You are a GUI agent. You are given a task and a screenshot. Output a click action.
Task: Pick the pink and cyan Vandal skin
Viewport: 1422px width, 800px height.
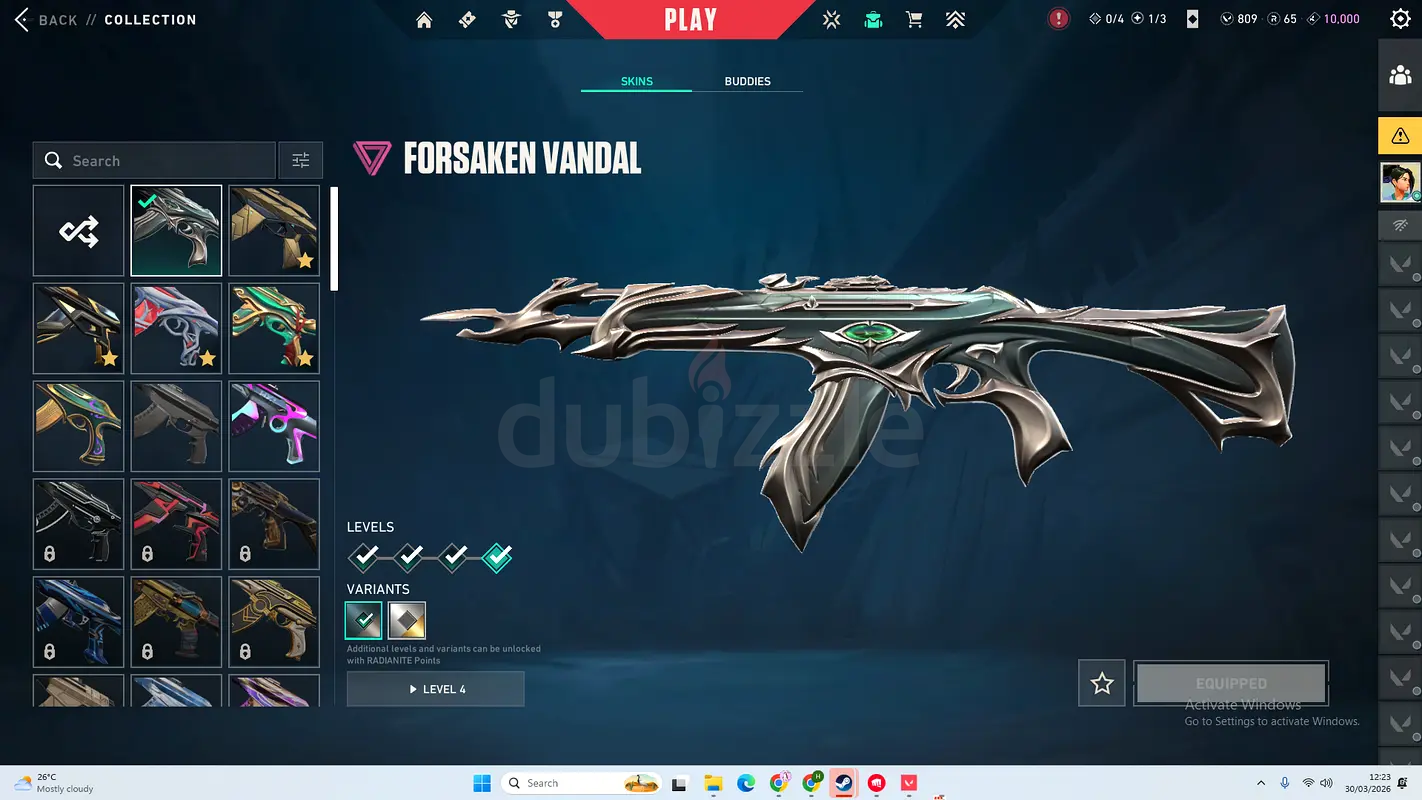pos(274,426)
